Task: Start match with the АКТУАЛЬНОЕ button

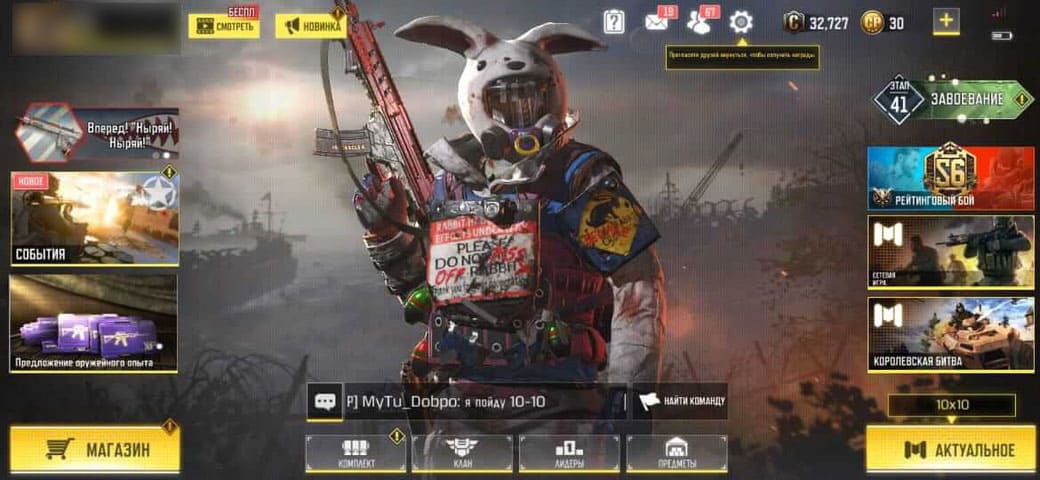Action: (x=950, y=449)
